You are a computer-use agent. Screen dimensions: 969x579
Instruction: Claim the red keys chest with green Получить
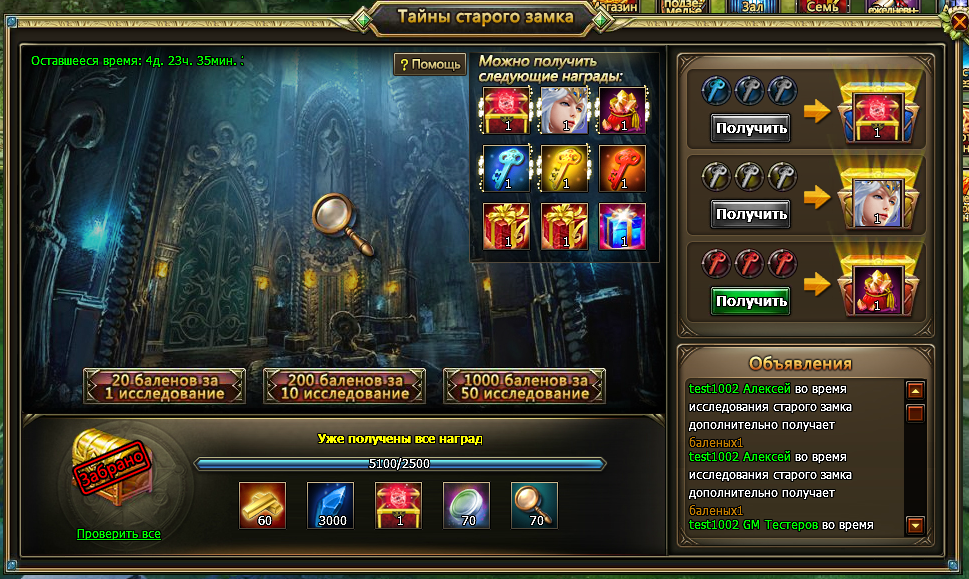(750, 300)
